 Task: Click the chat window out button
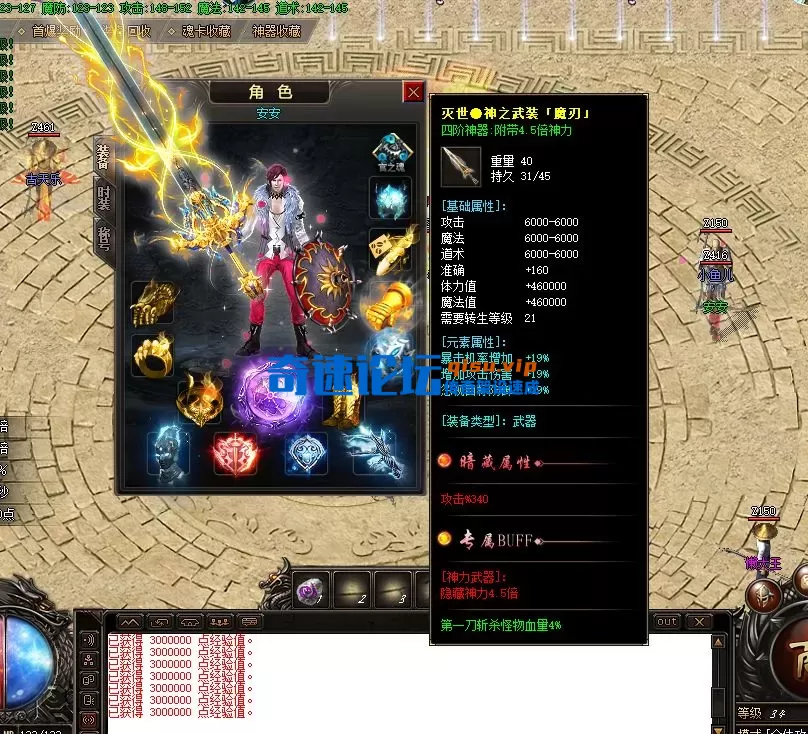point(666,622)
